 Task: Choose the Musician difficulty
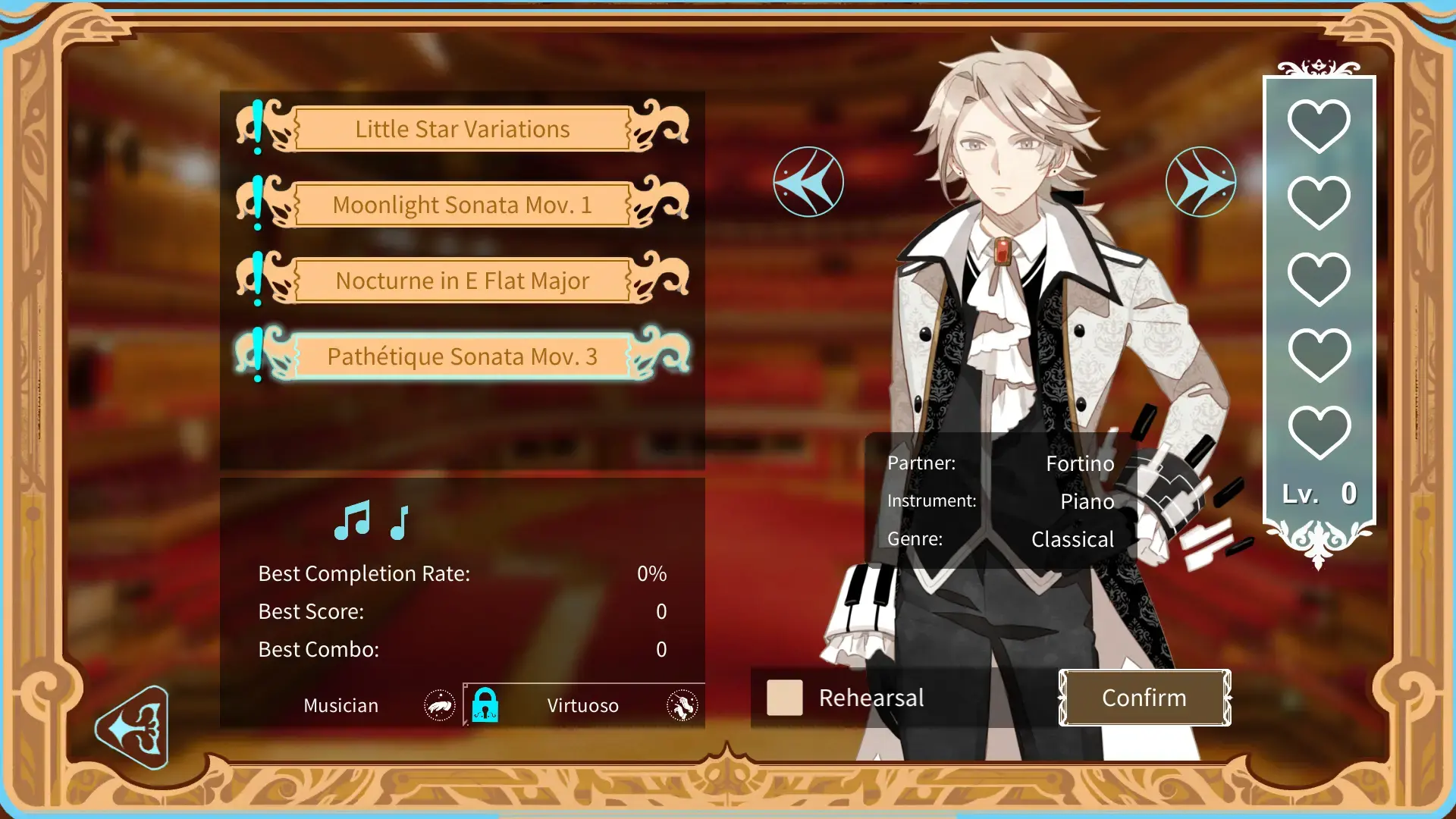(x=341, y=705)
